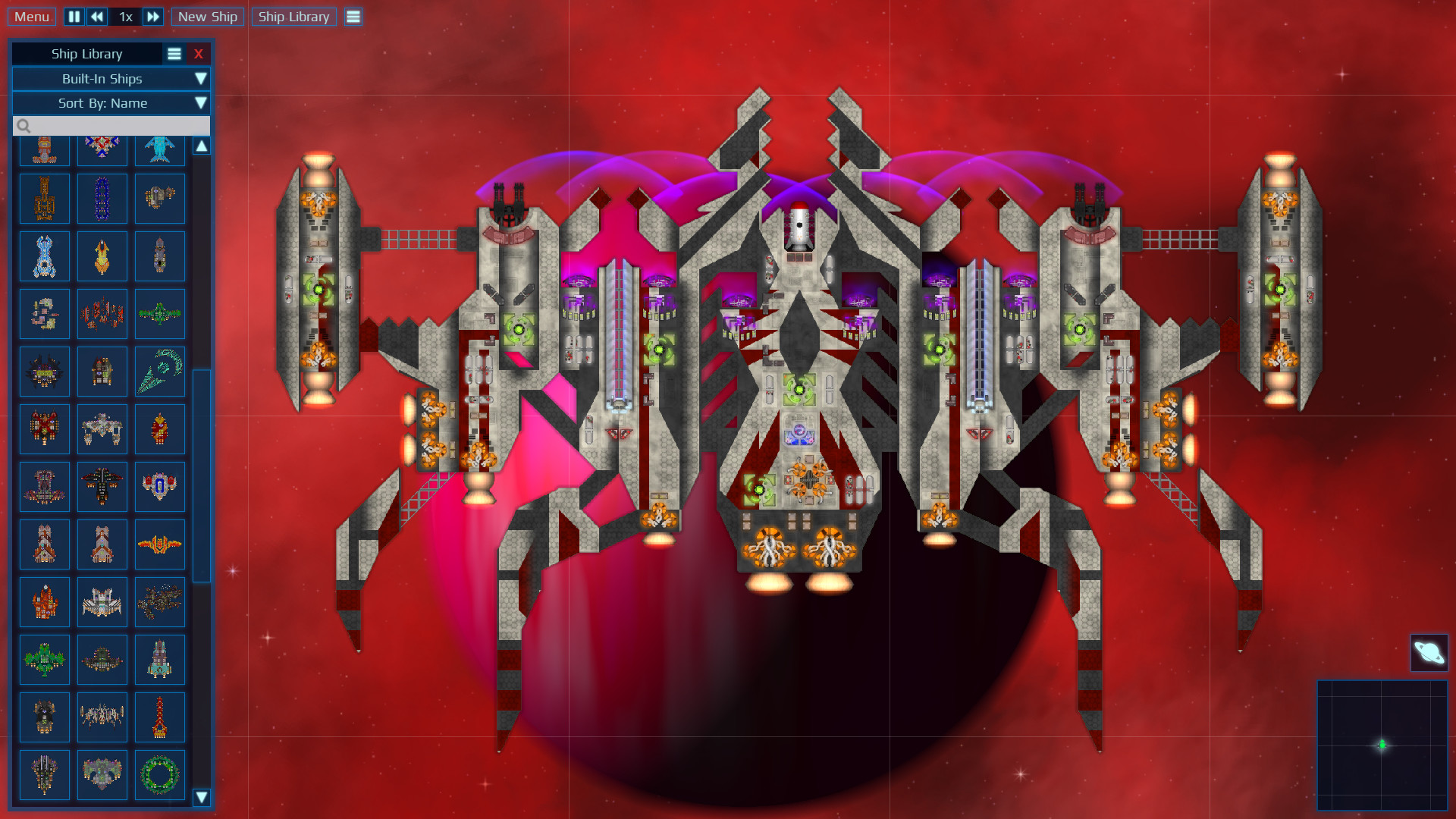Select the teal spiral alien ship thumbnail
Viewport: 1456px width, 819px height.
[160, 371]
